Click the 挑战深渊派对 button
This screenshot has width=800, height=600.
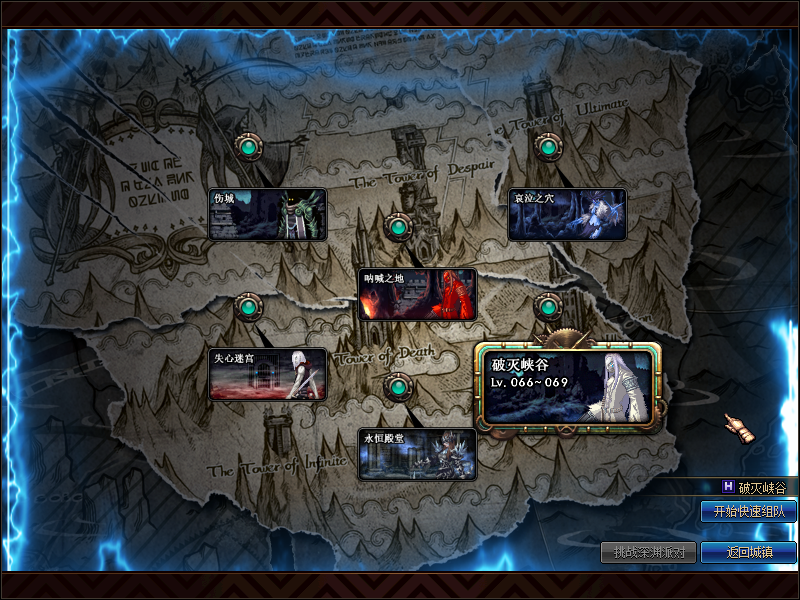[648, 552]
